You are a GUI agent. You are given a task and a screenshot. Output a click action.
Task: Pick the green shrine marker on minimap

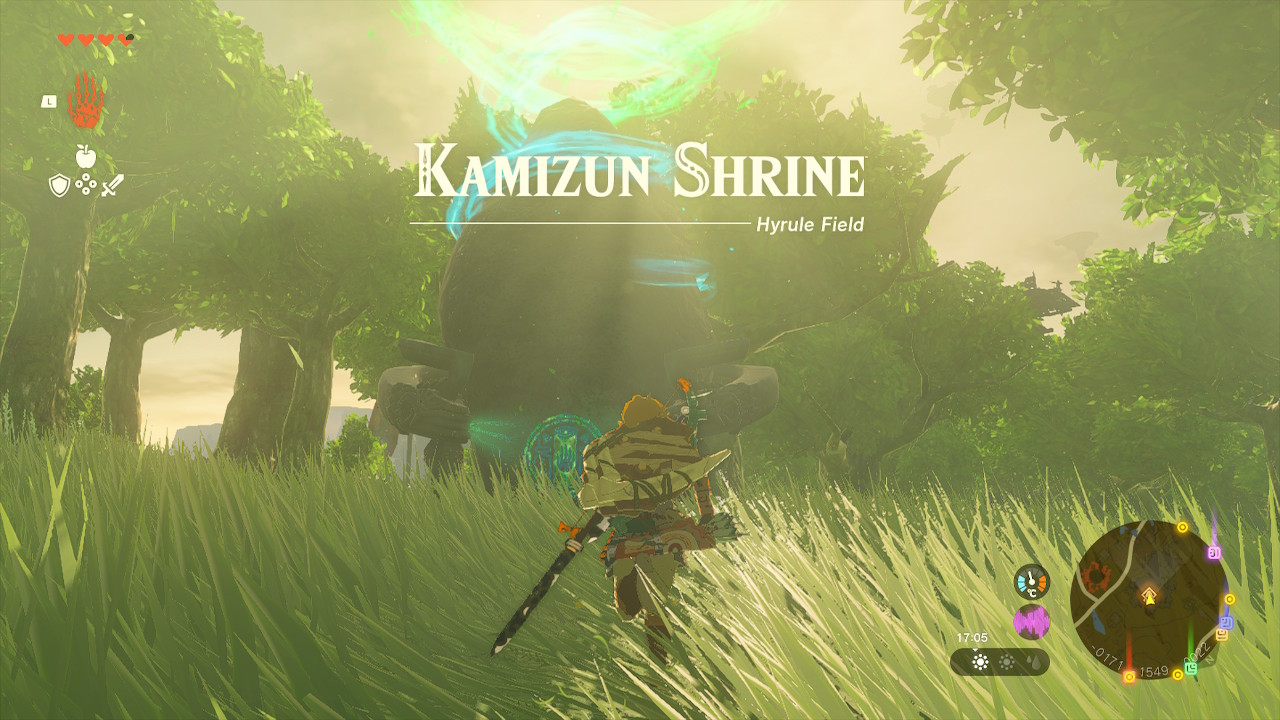[1191, 666]
